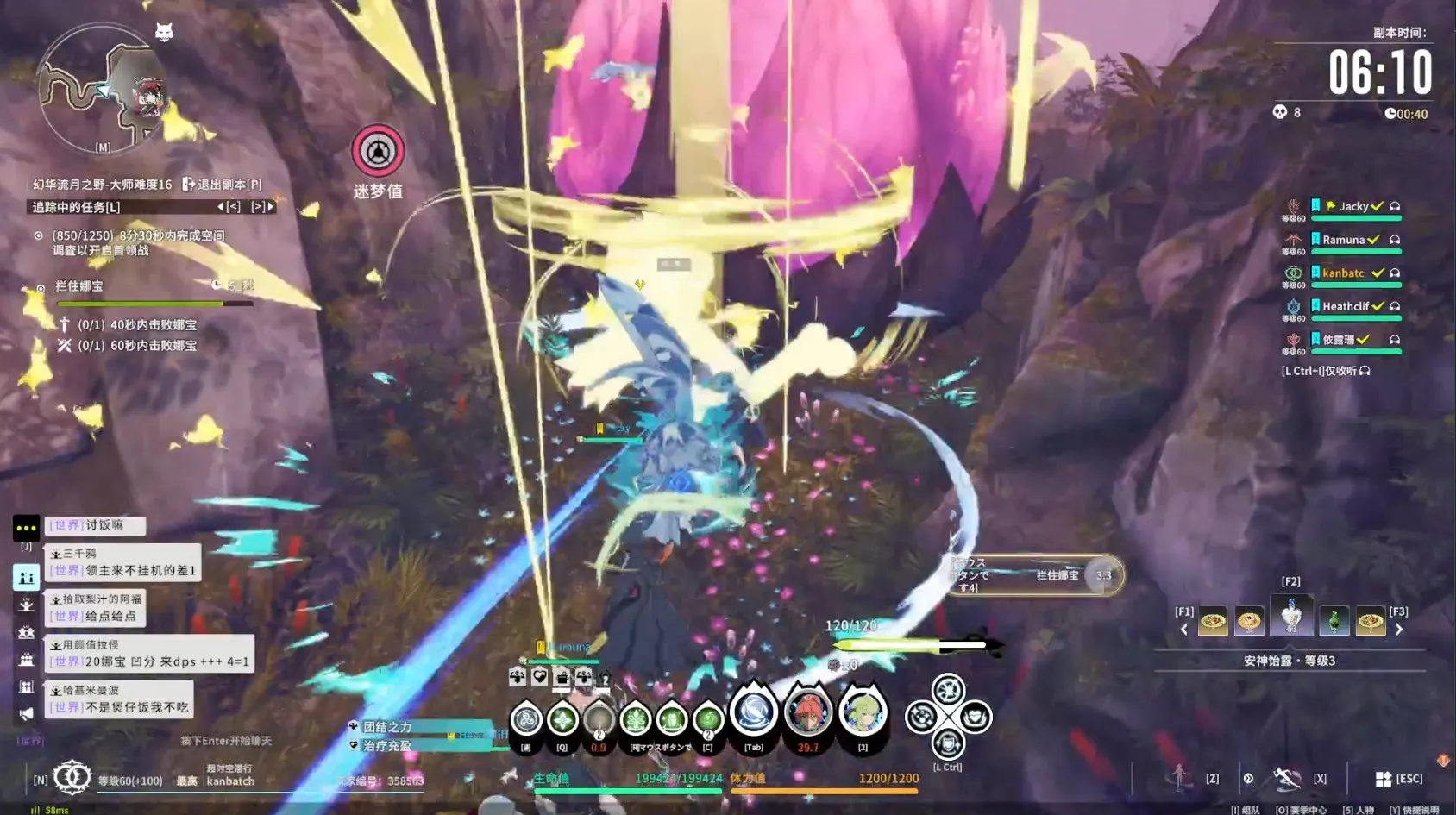Go to previous consumable with left arrow
The width and height of the screenshot is (1456, 815).
(1184, 630)
